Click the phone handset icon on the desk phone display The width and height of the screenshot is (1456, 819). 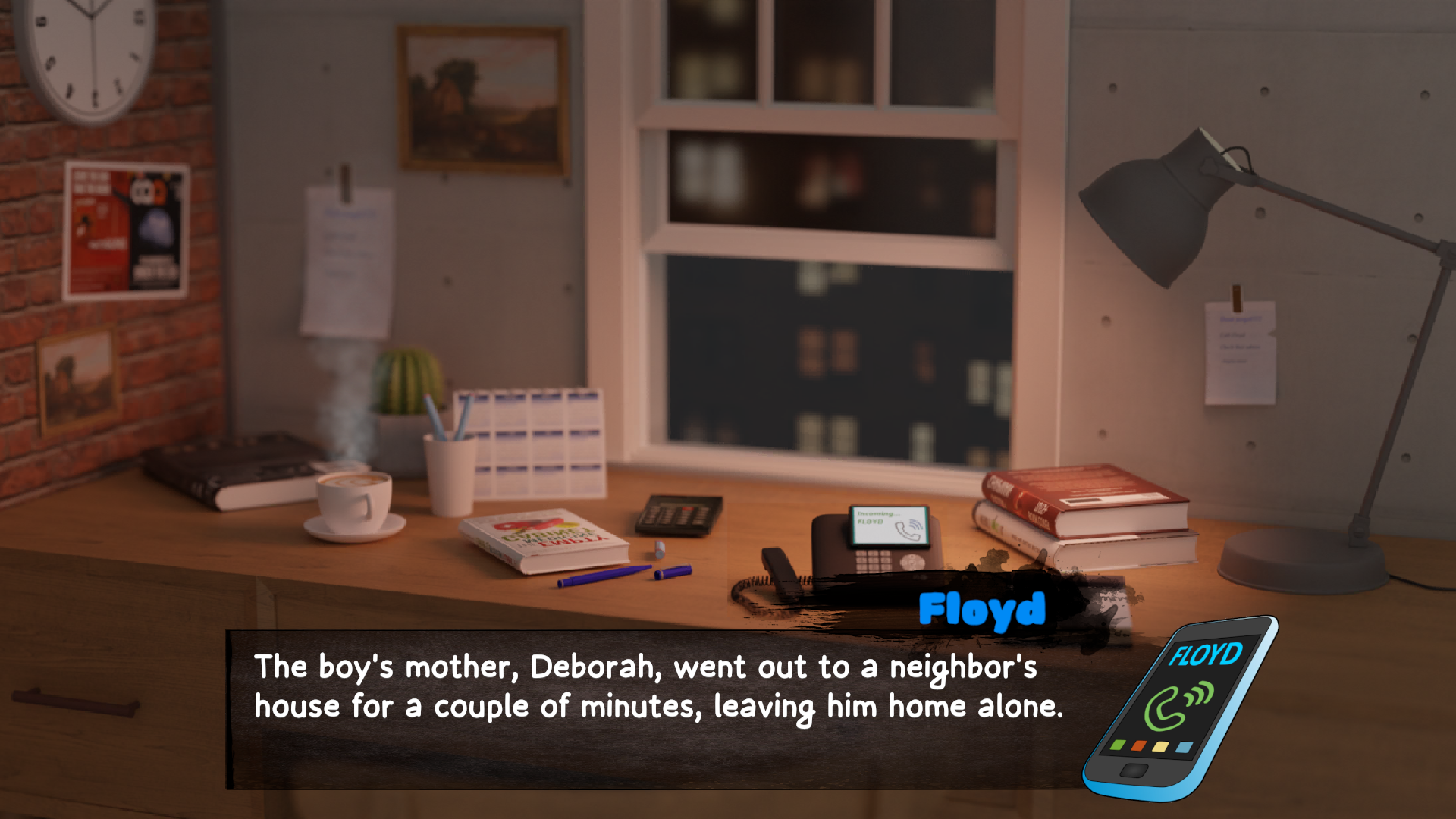(907, 531)
